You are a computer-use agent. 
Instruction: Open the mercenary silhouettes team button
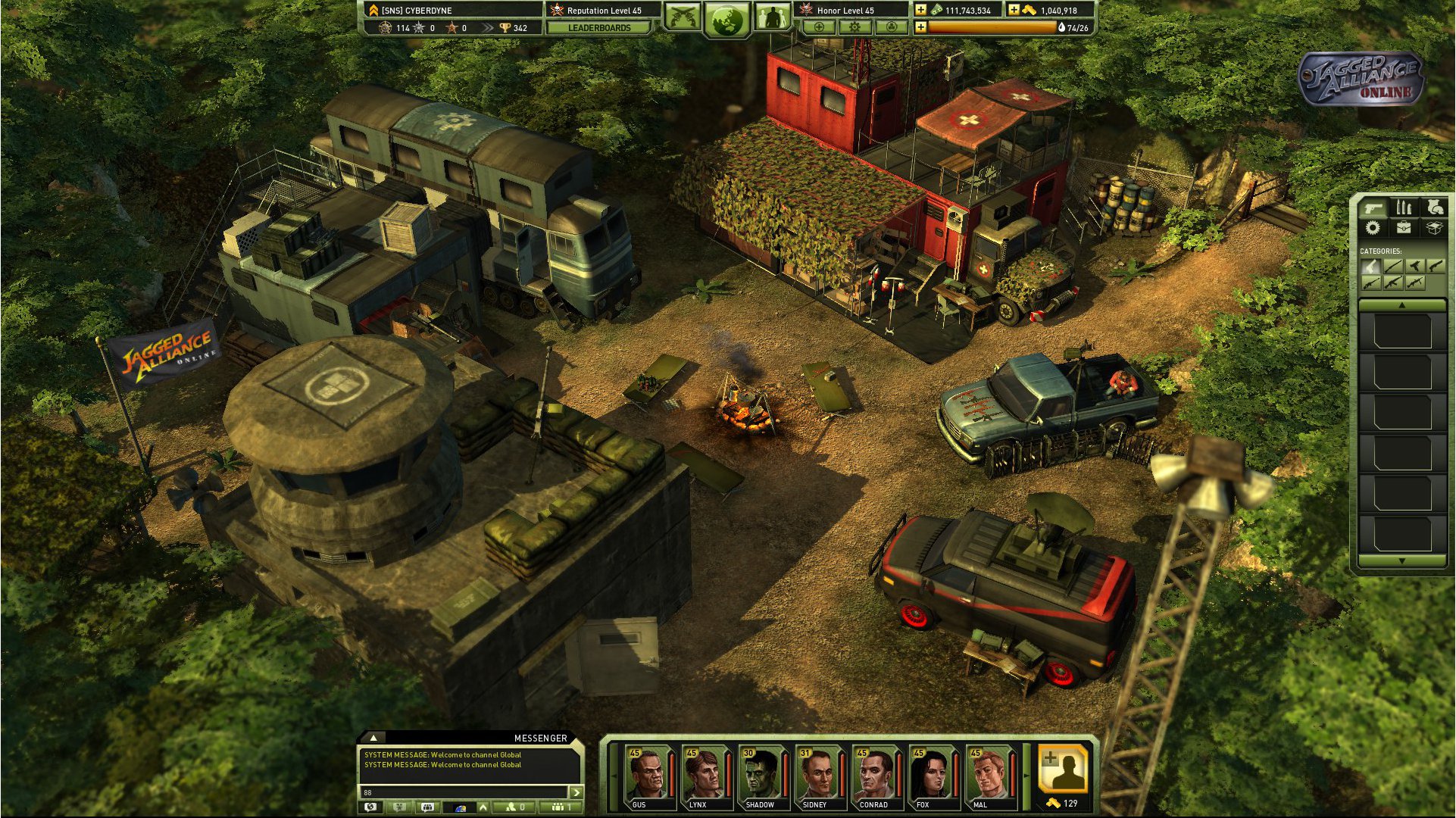coord(772,16)
